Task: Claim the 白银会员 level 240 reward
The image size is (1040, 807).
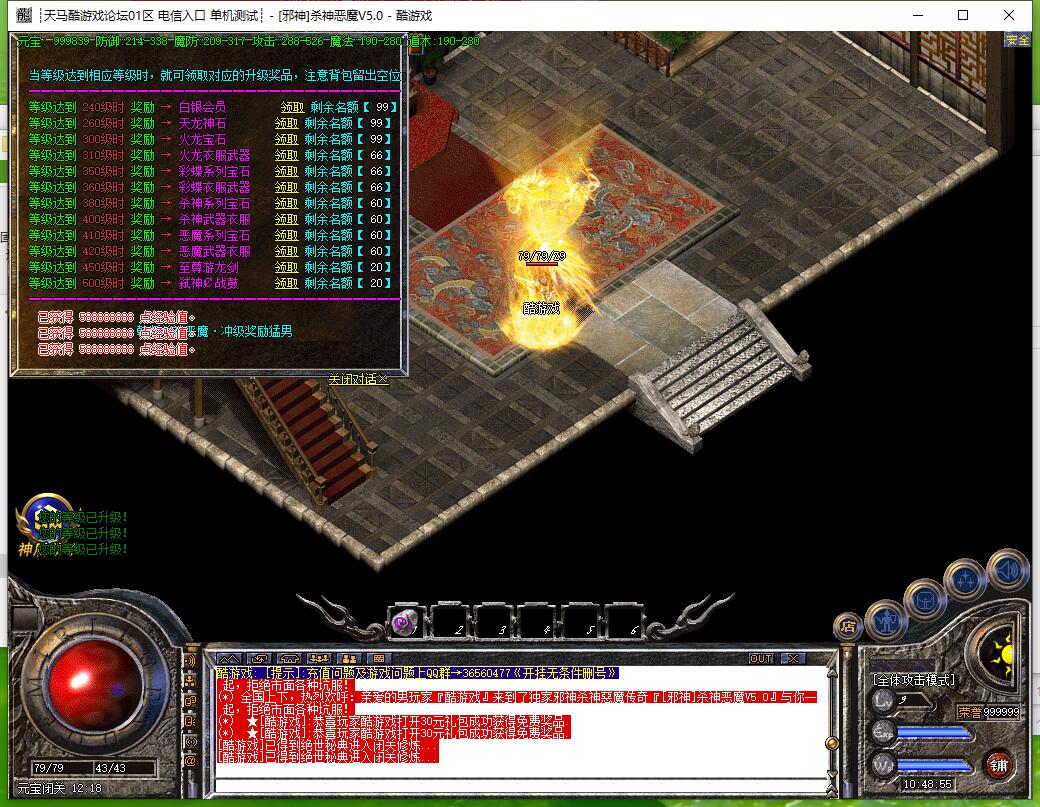Action: (292, 107)
